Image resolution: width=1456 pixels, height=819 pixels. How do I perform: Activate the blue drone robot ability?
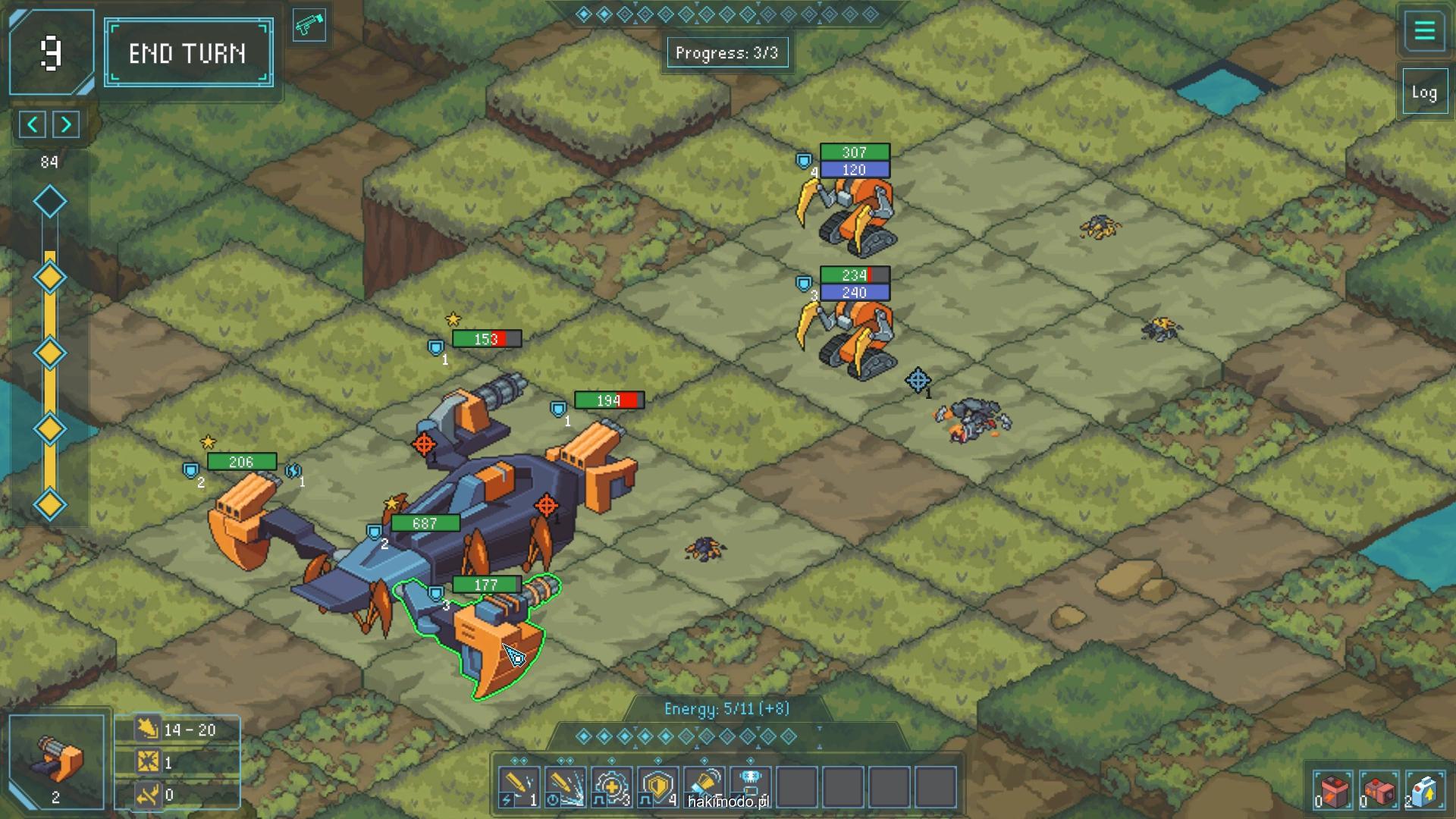coord(751,786)
